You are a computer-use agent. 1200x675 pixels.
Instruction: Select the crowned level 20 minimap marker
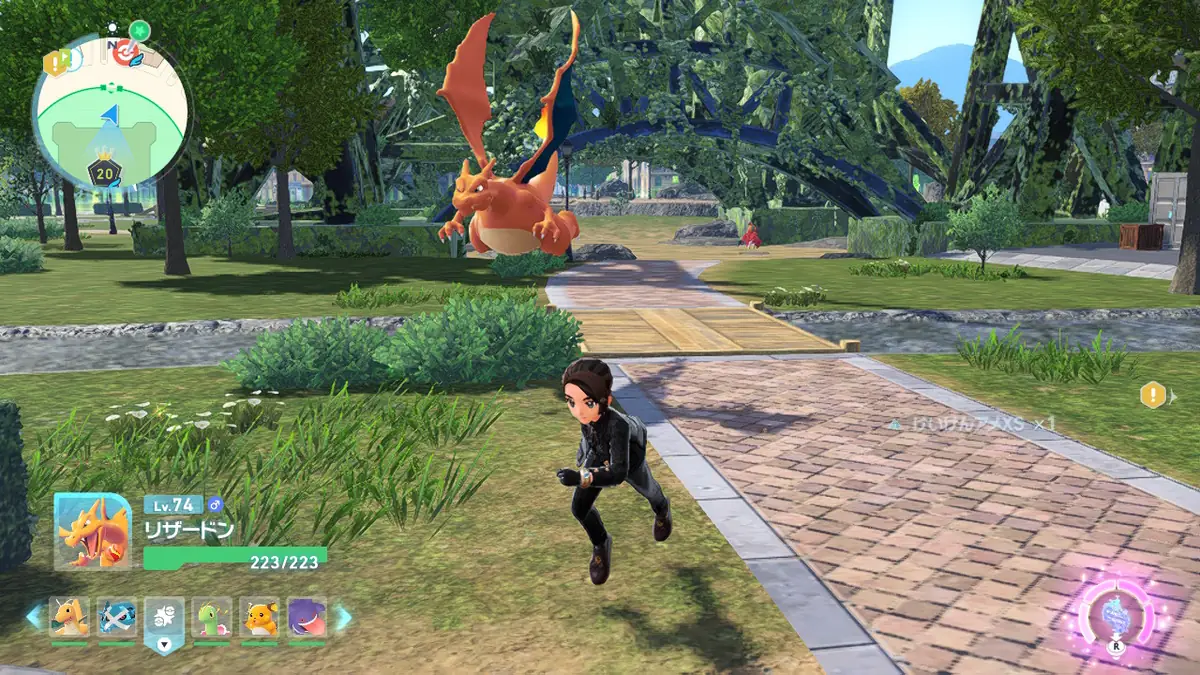(x=105, y=172)
